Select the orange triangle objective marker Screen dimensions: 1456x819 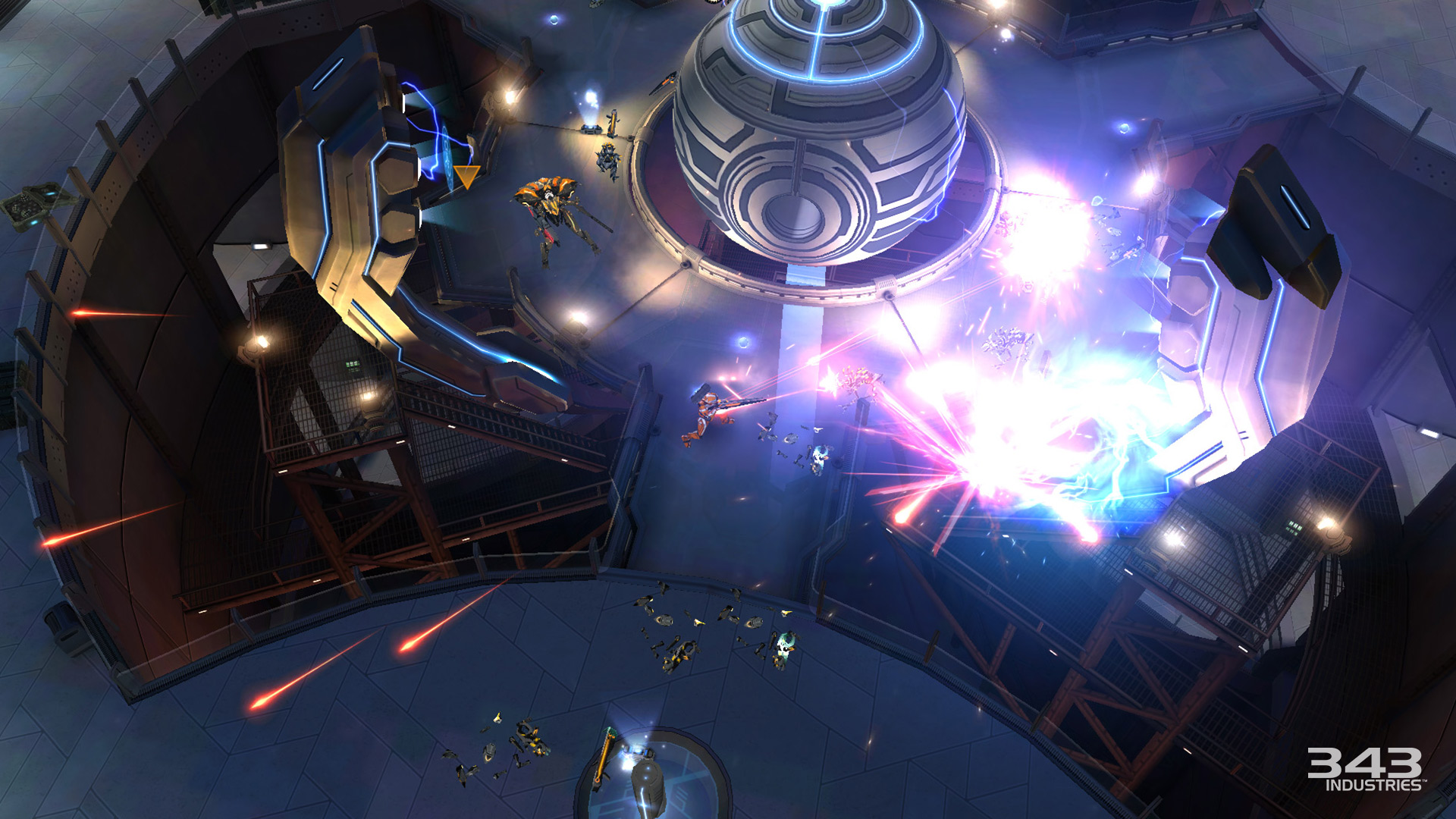[466, 177]
